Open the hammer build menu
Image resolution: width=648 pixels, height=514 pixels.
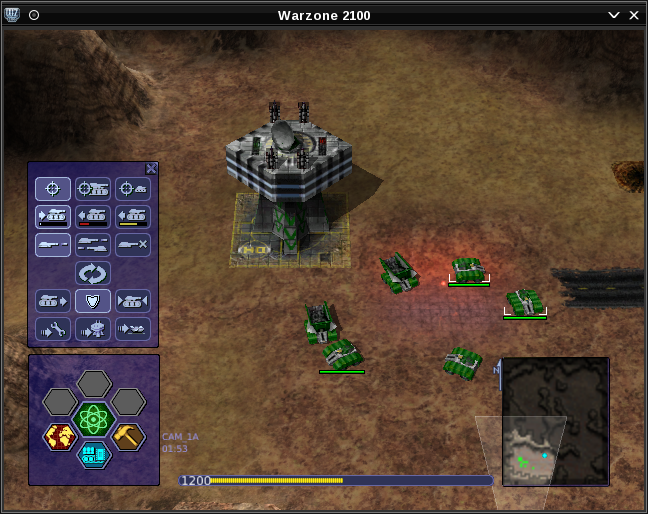click(x=128, y=436)
